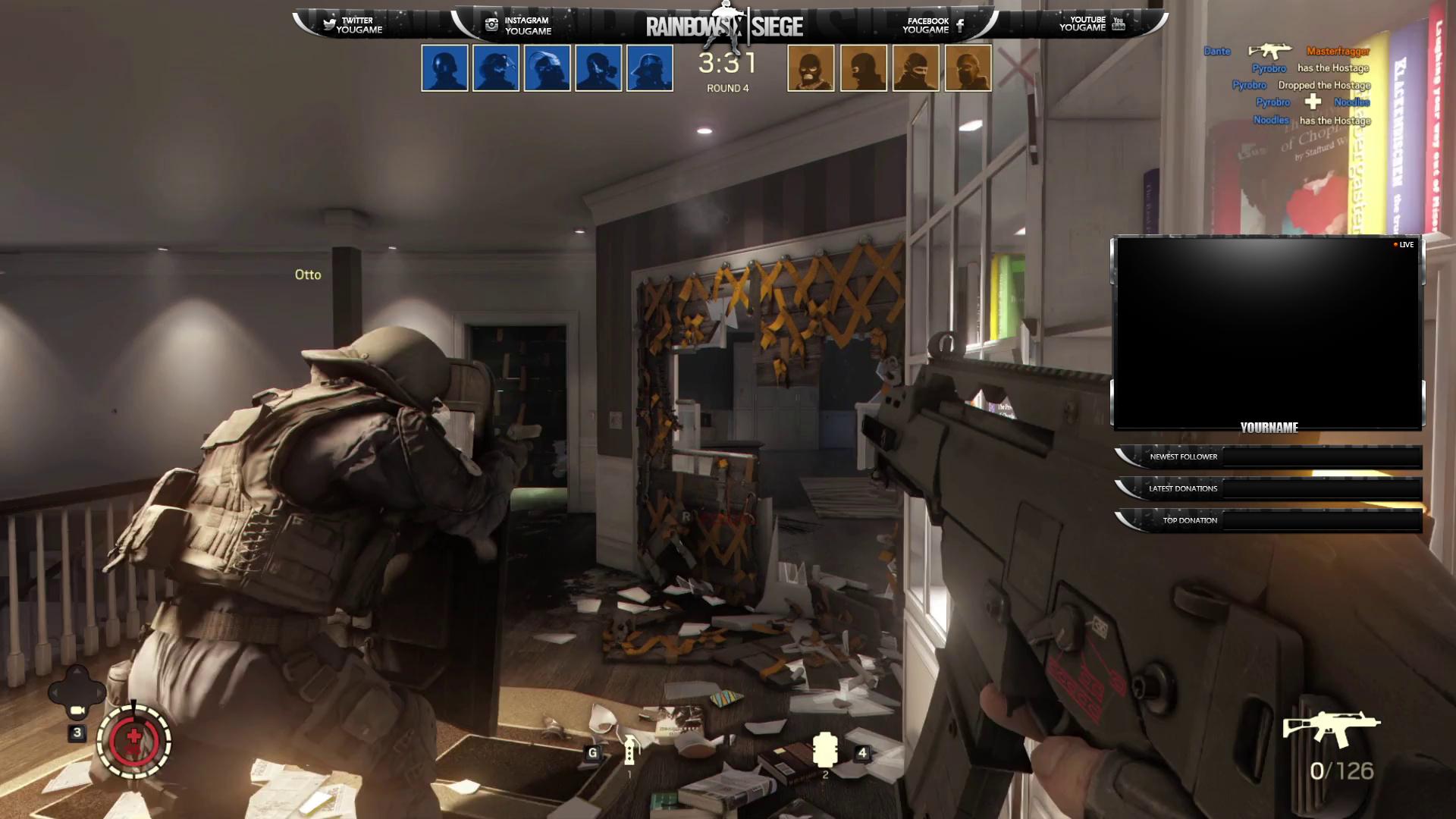
Task: Click the Top Donation panel
Action: pos(1269,520)
